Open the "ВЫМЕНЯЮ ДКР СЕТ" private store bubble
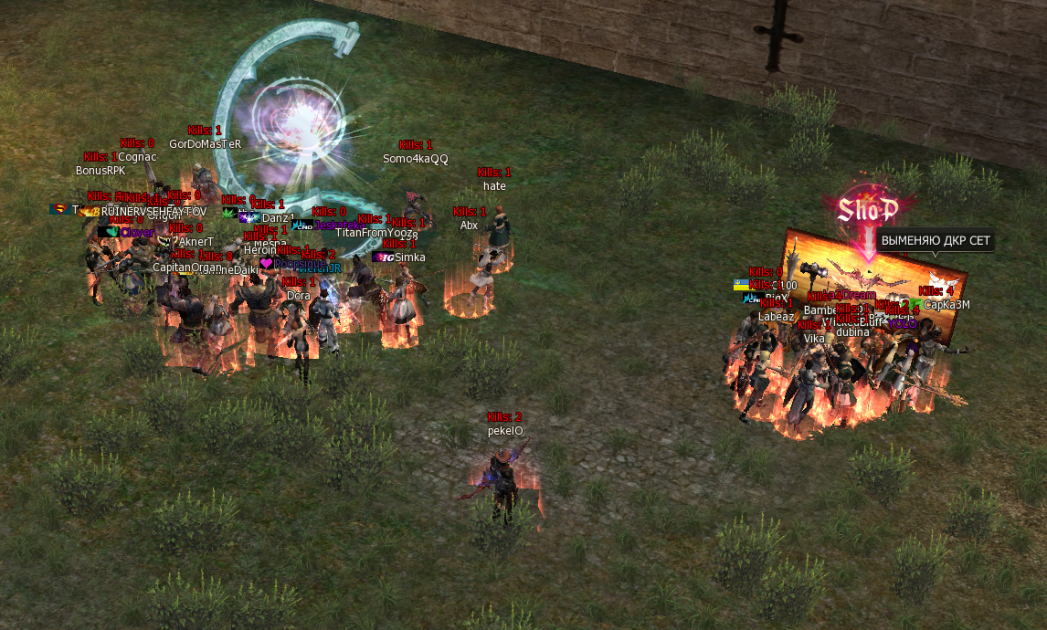Screen dimensions: 1047x630 tap(935, 241)
